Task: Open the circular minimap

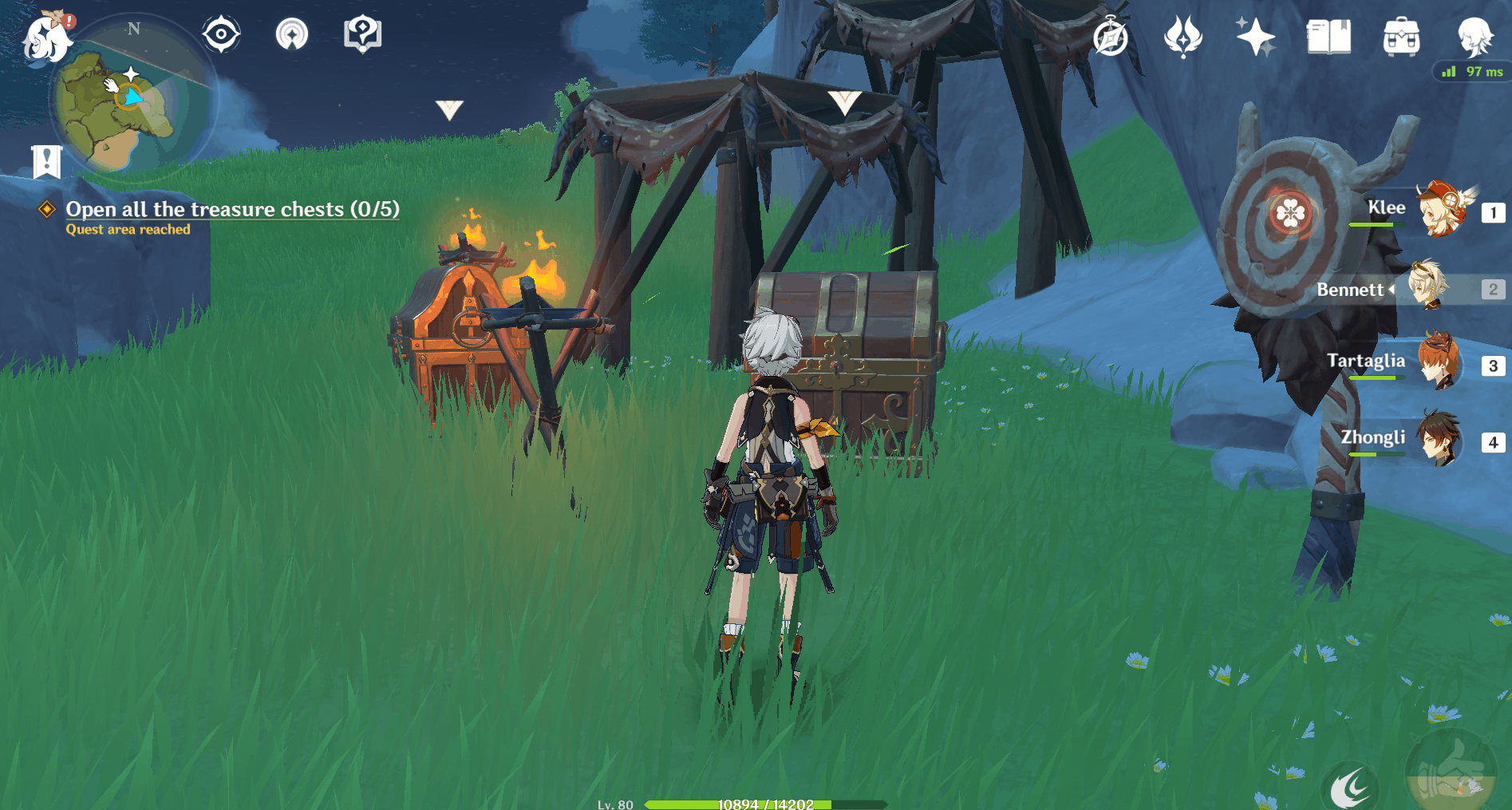Action: [130, 101]
